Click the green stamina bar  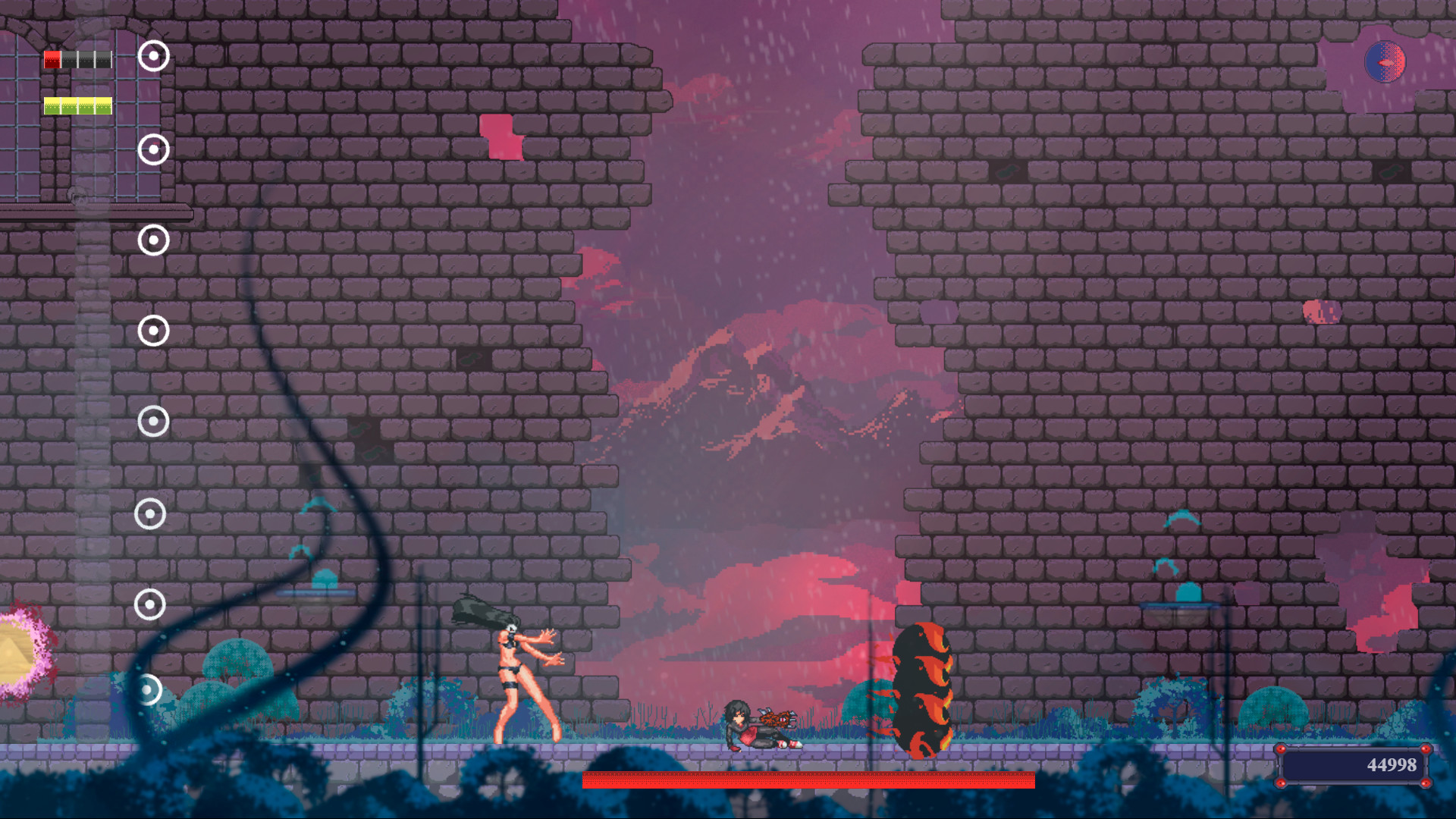tap(78, 106)
